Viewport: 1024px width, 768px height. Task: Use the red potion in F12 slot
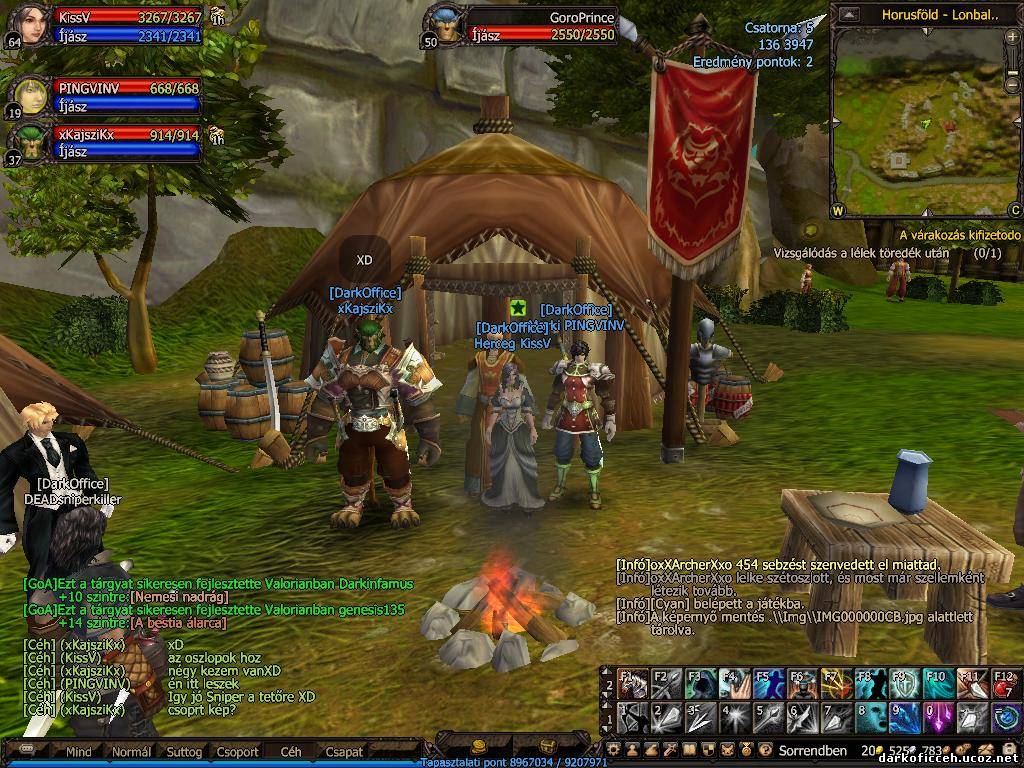(x=1005, y=684)
